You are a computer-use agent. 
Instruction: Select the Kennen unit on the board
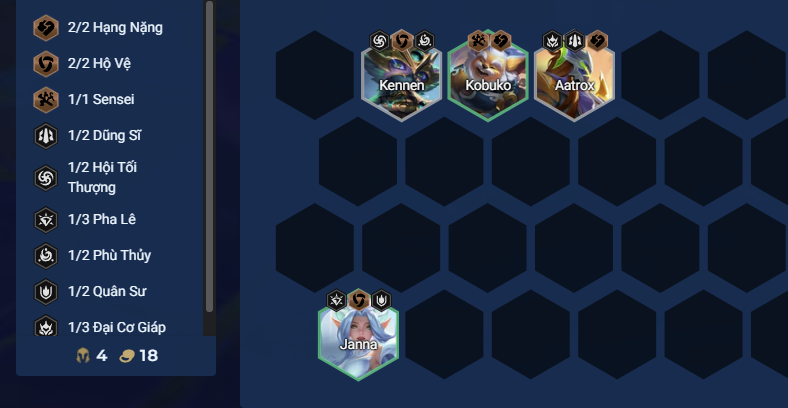pos(401,78)
